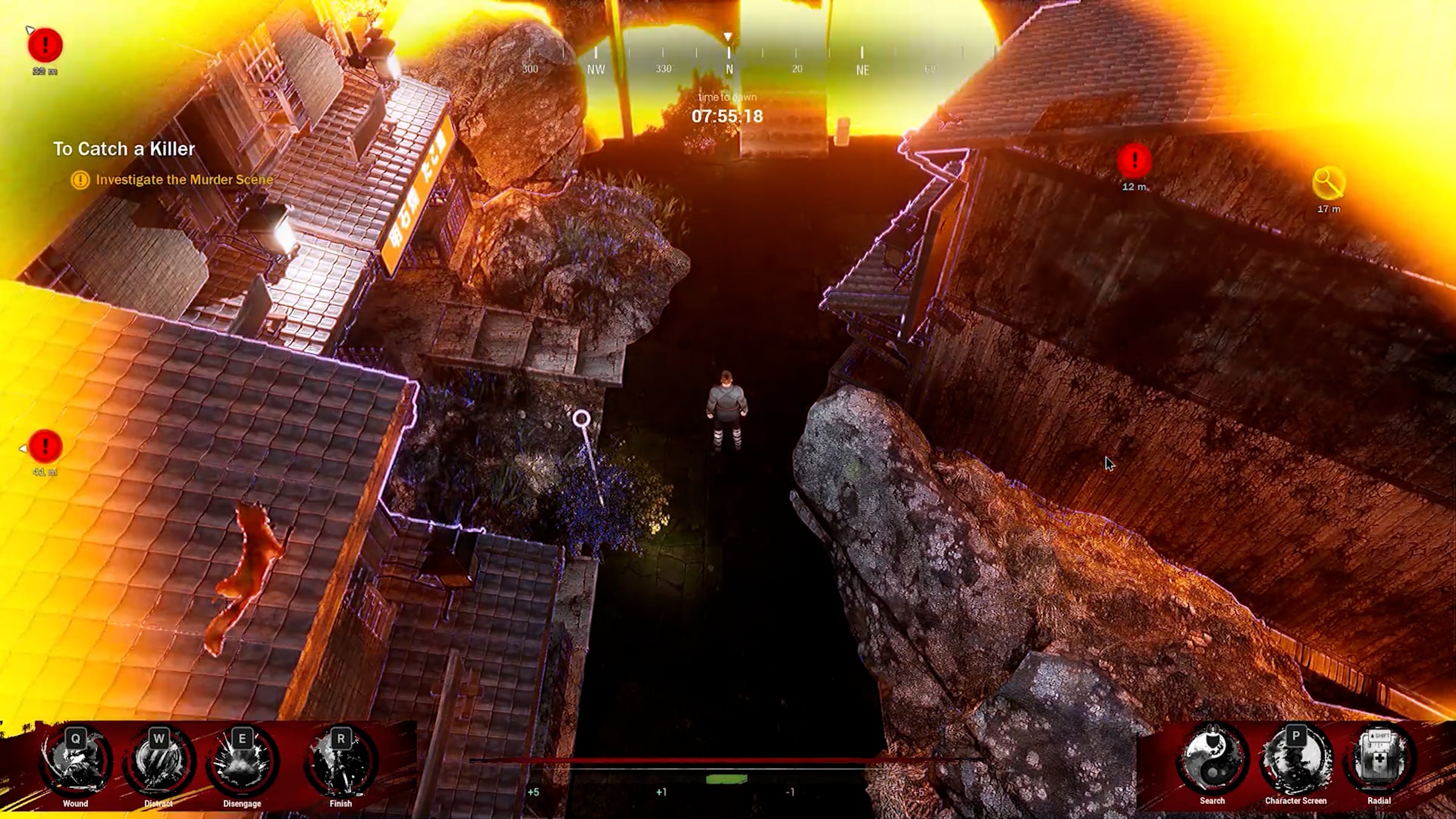Select the Finish ability
This screenshot has height=819, width=1456.
340,761
